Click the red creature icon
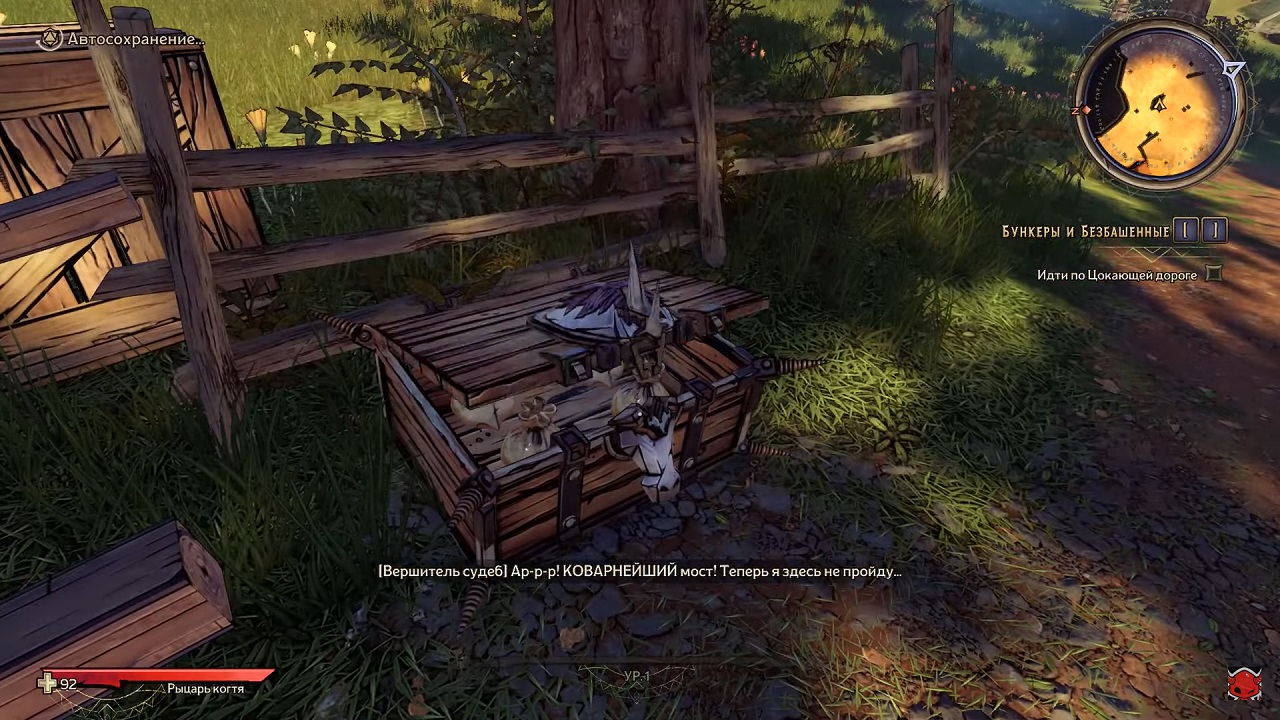Image resolution: width=1280 pixels, height=720 pixels. 1244,684
